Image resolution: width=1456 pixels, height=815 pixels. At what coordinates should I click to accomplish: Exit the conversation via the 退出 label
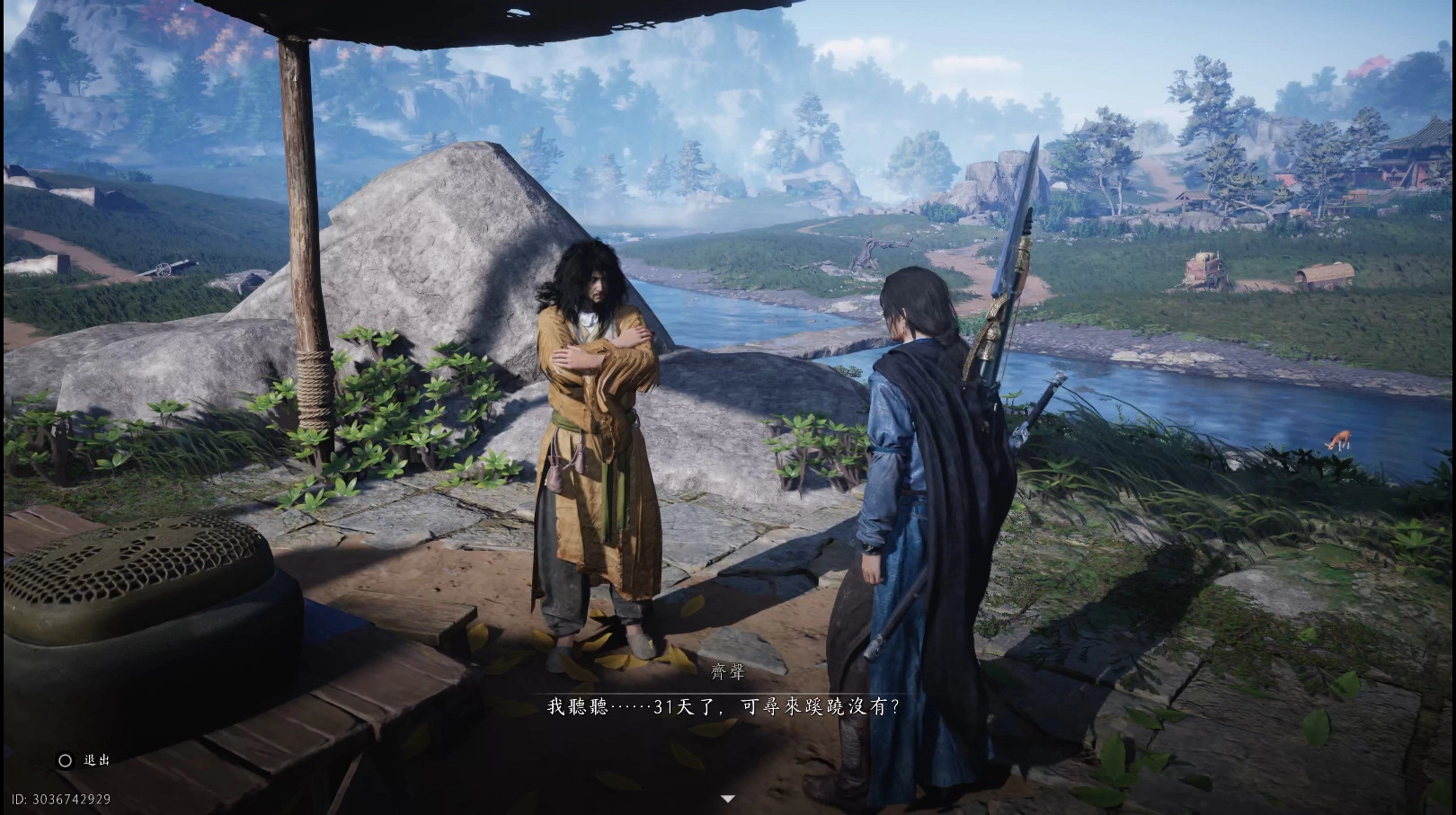96,760
